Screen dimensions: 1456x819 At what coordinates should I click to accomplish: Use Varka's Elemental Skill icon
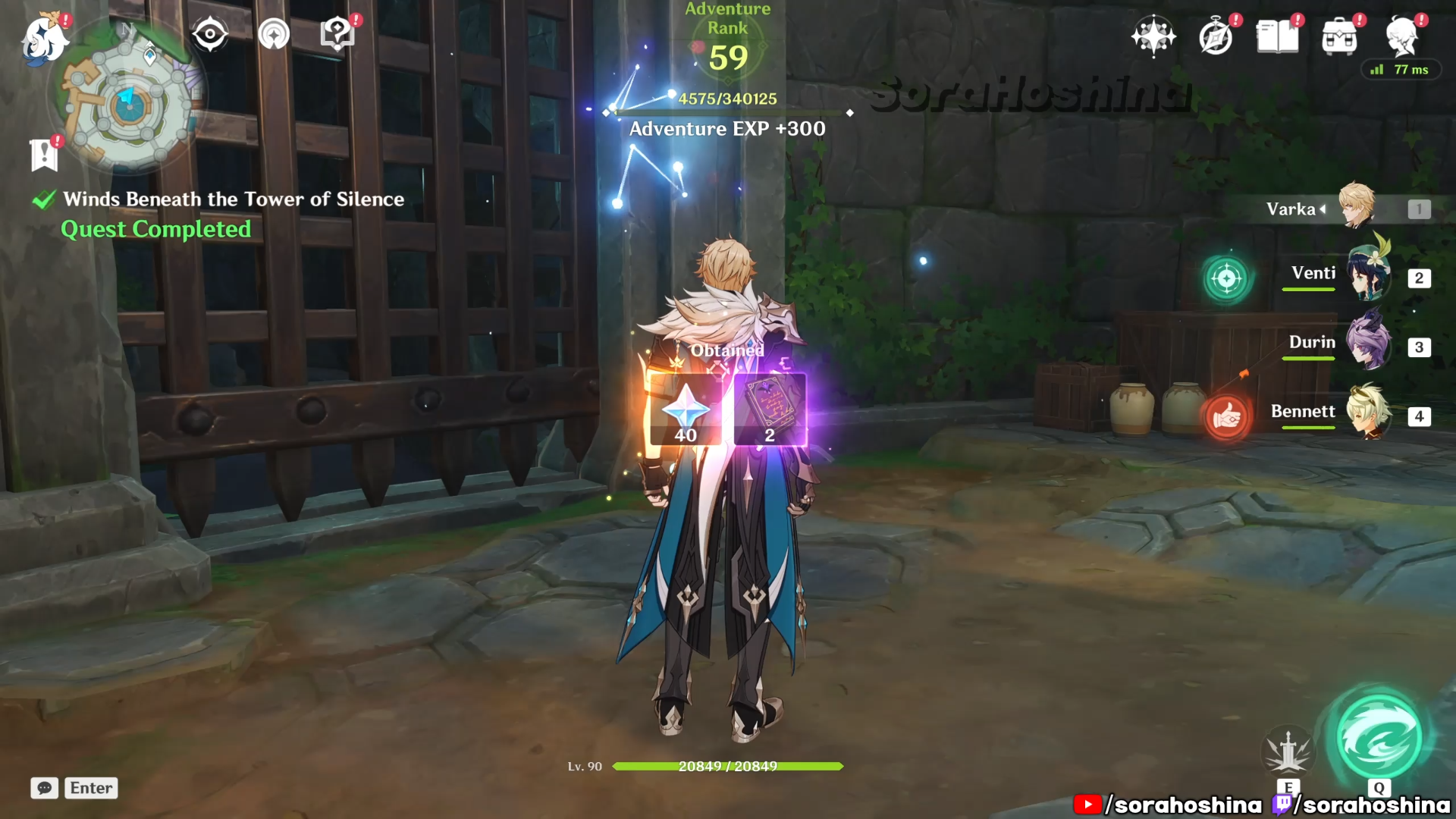point(1288,752)
